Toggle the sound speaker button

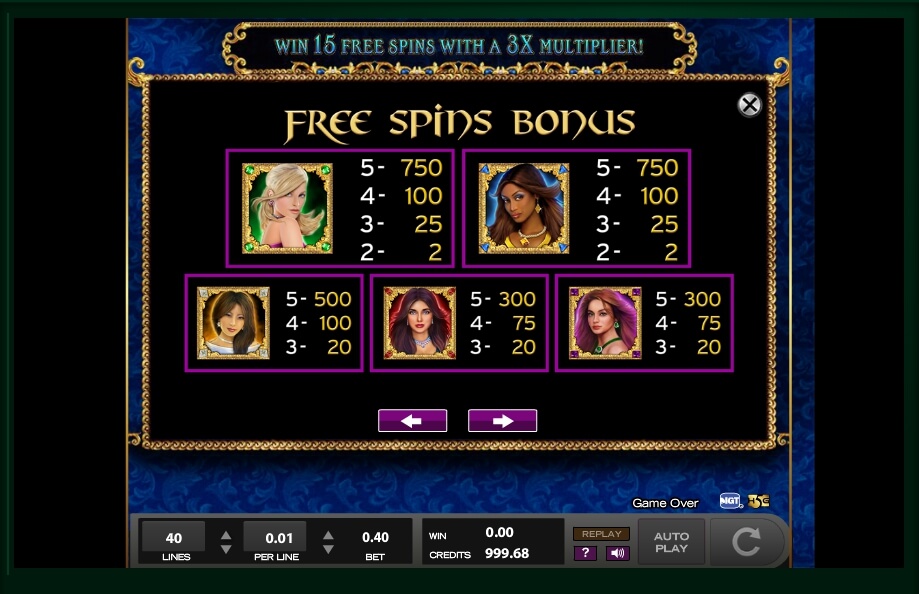click(x=617, y=553)
